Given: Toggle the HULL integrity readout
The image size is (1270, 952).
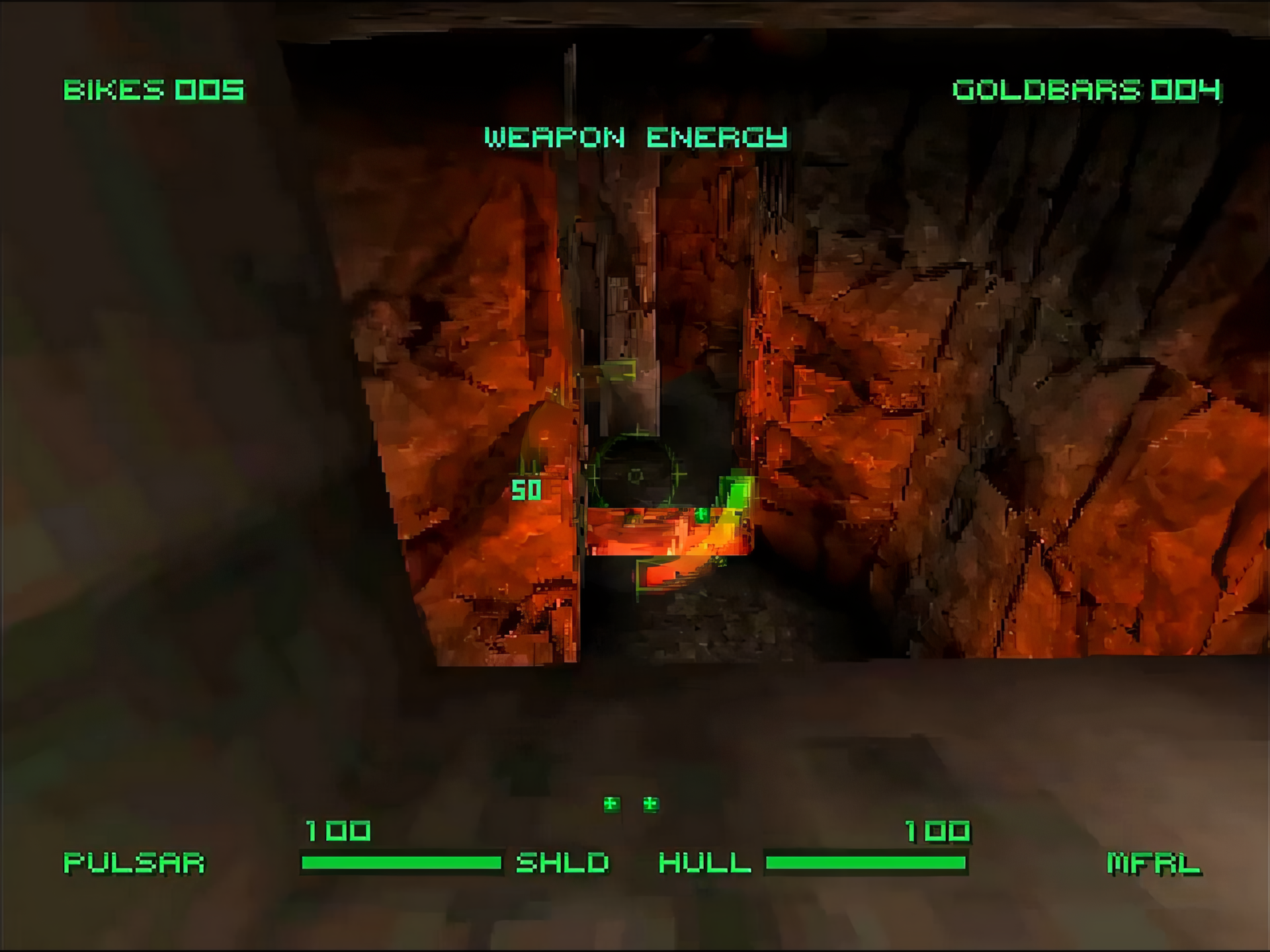Looking at the screenshot, I should click(x=706, y=861).
